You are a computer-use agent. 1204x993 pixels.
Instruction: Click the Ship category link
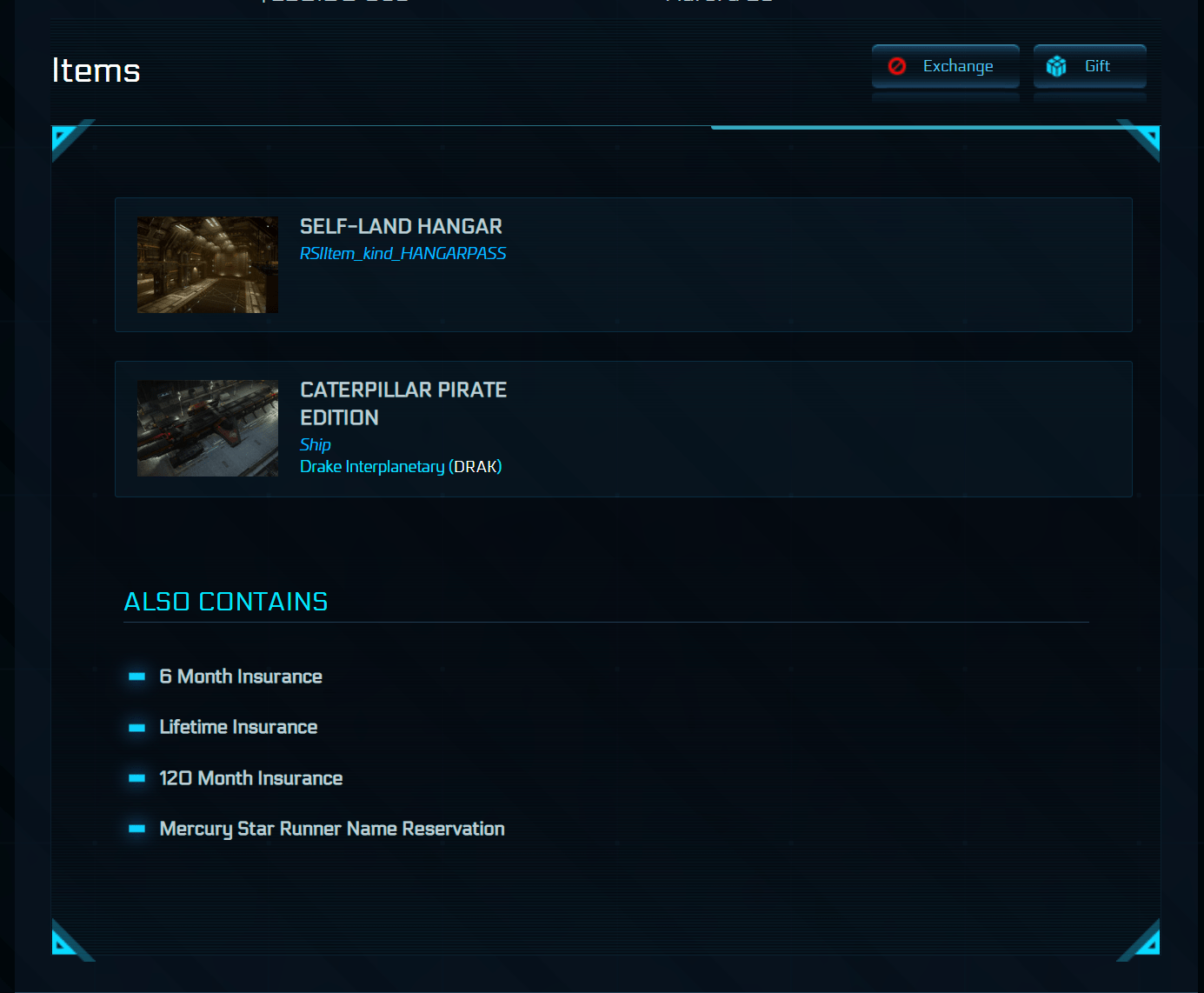click(315, 444)
